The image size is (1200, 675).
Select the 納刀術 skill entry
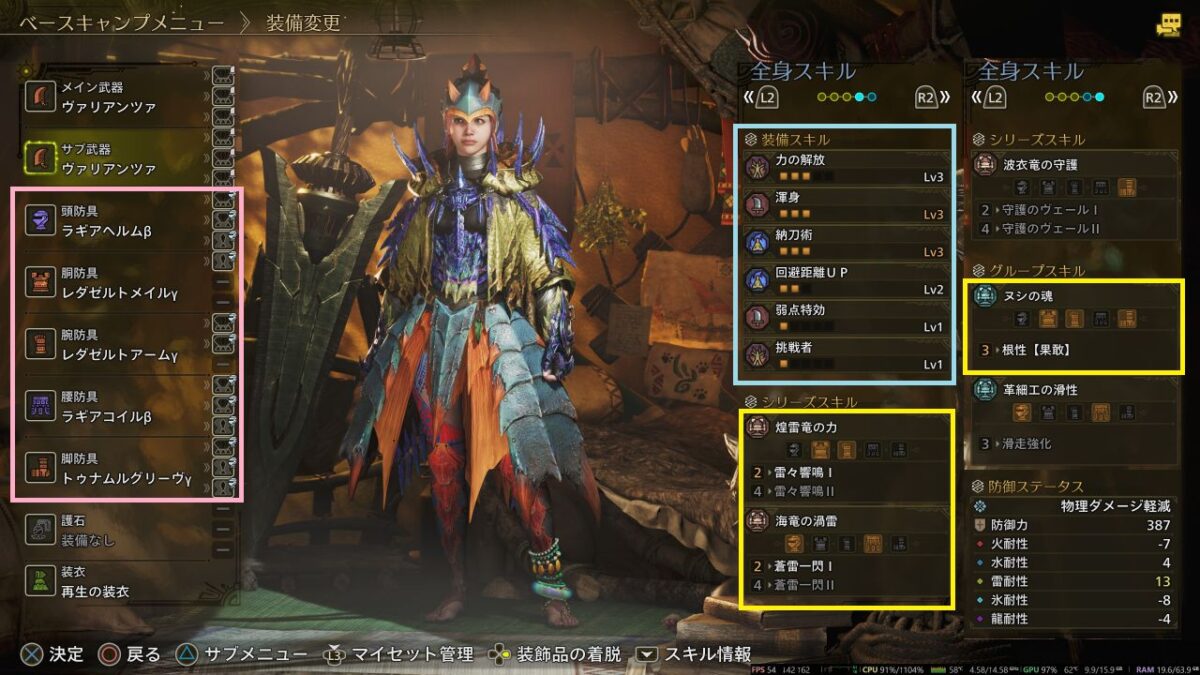pos(843,243)
